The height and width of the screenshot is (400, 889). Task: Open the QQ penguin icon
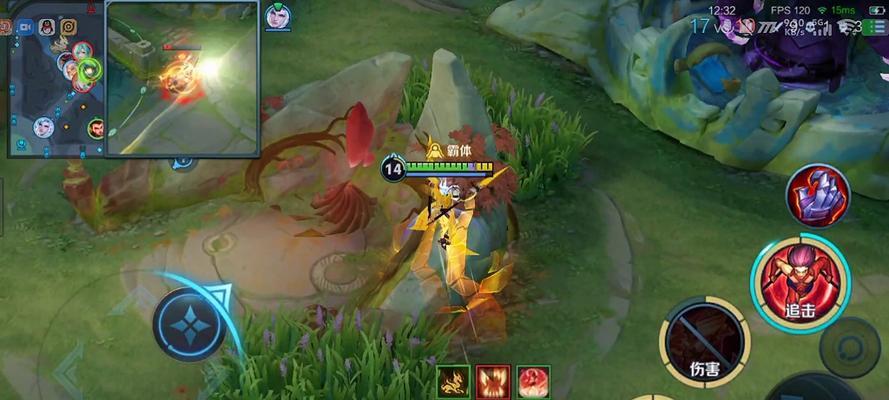[x=46, y=27]
